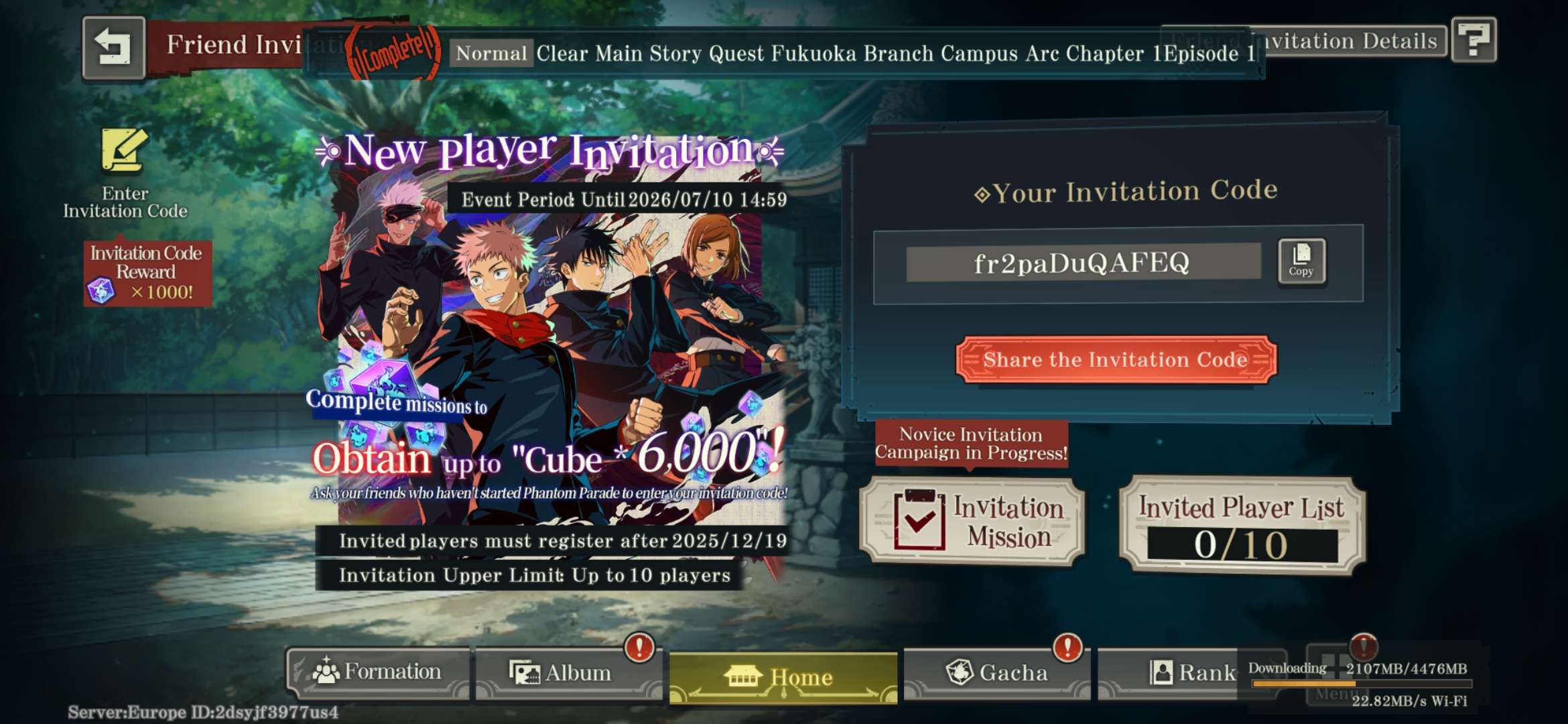The height and width of the screenshot is (724, 1568).
Task: Go to the Gacha tab
Action: coord(996,672)
